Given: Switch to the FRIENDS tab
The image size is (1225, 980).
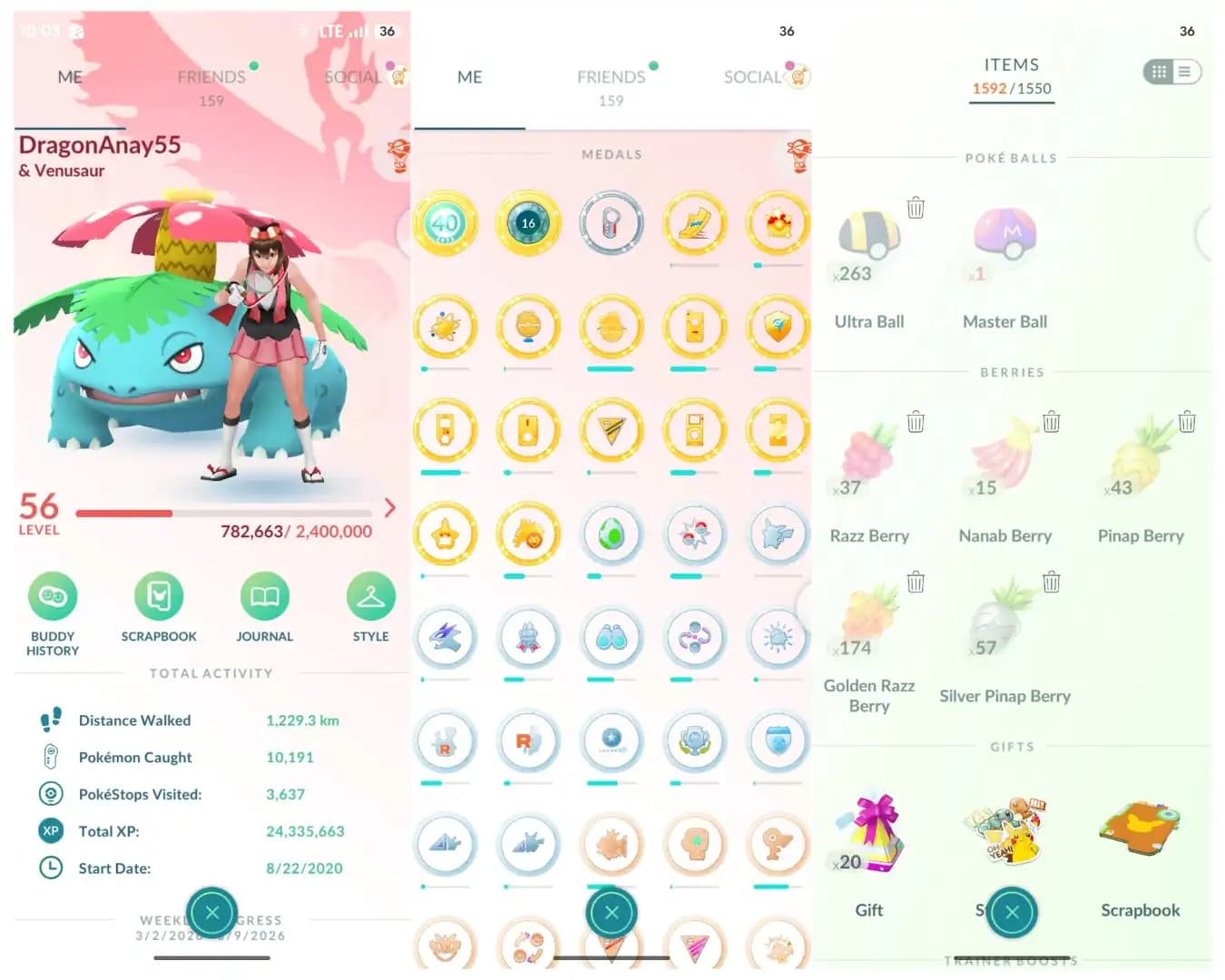Looking at the screenshot, I should (211, 76).
